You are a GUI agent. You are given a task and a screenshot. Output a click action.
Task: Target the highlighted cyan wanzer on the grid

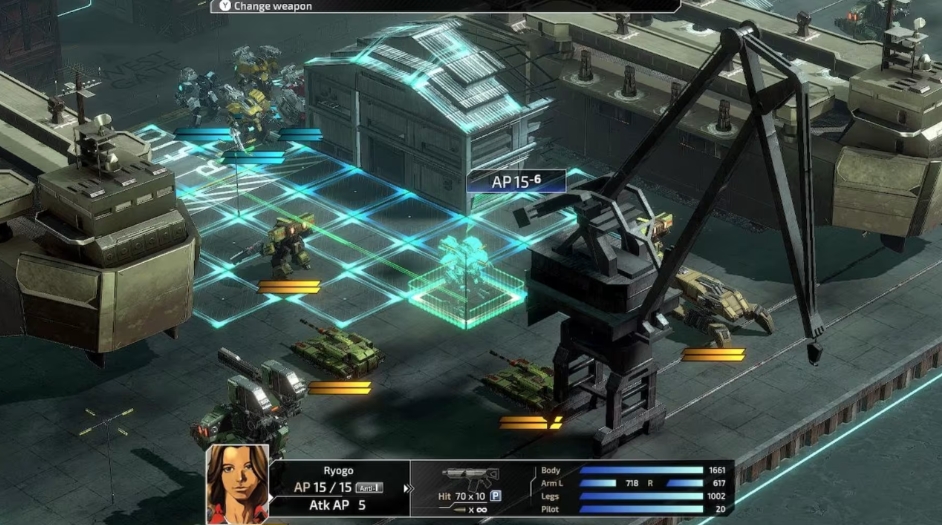pyautogui.click(x=461, y=270)
